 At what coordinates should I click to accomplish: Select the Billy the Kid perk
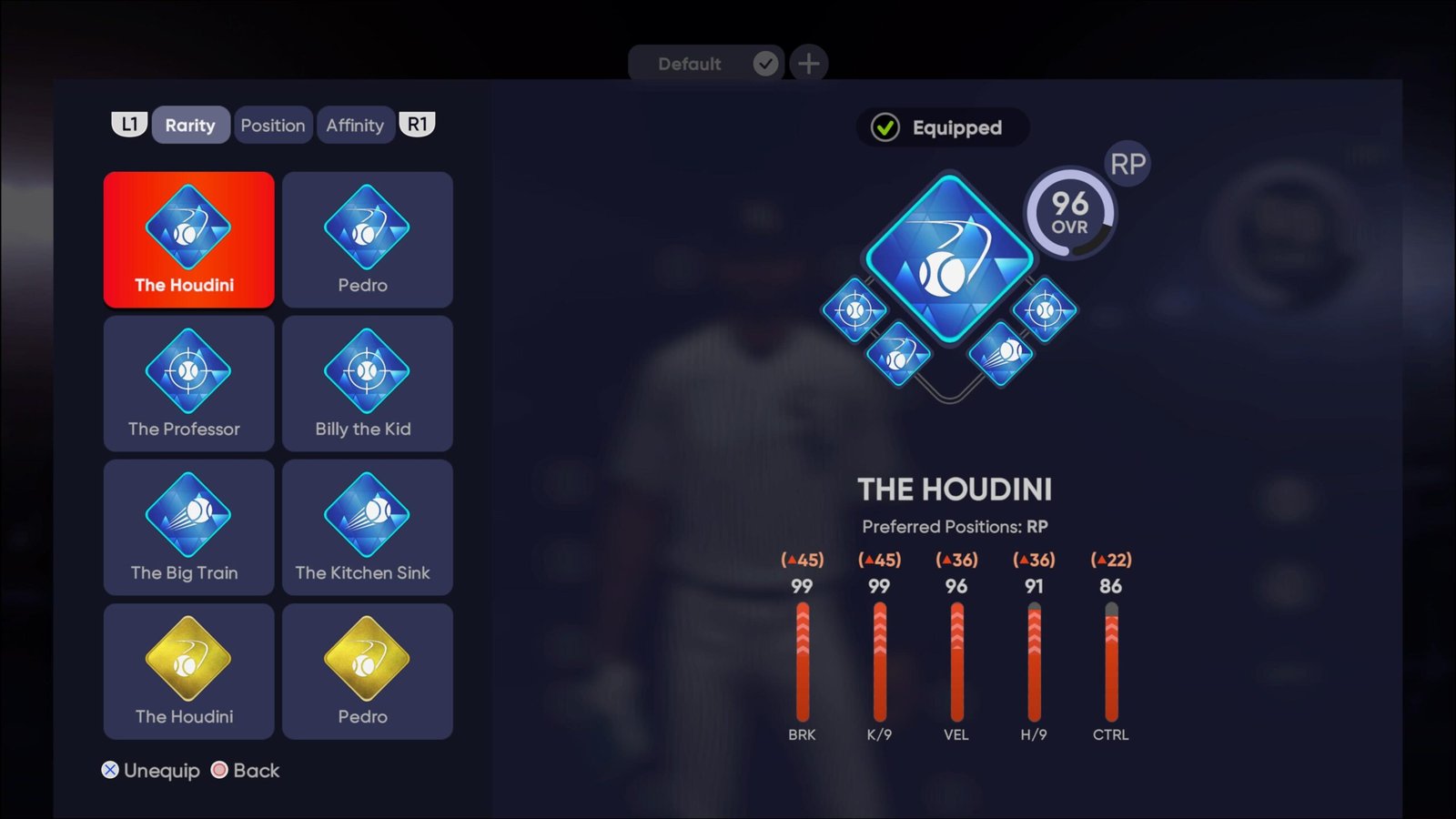(366, 382)
